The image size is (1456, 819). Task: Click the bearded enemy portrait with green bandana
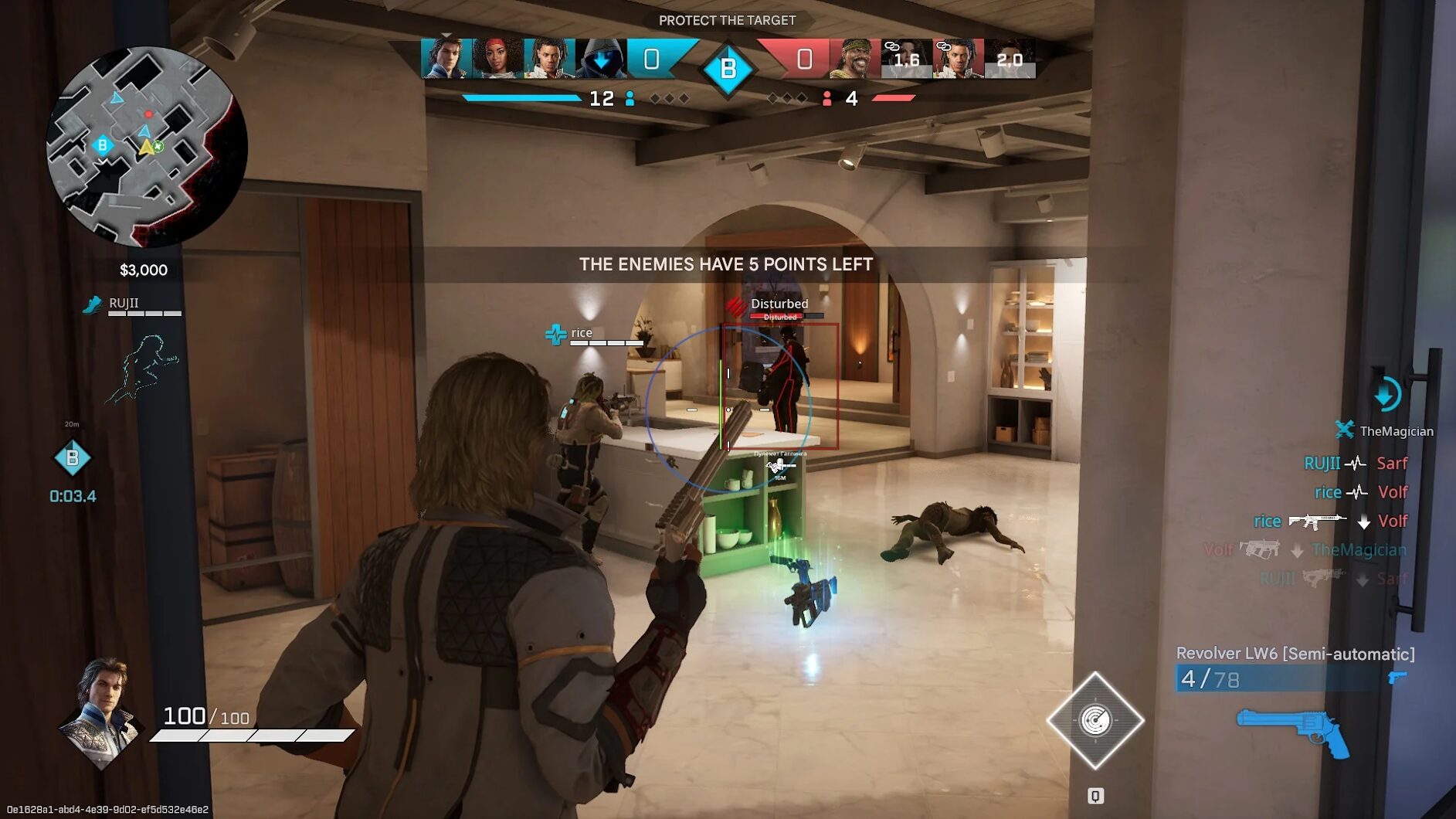tap(854, 59)
